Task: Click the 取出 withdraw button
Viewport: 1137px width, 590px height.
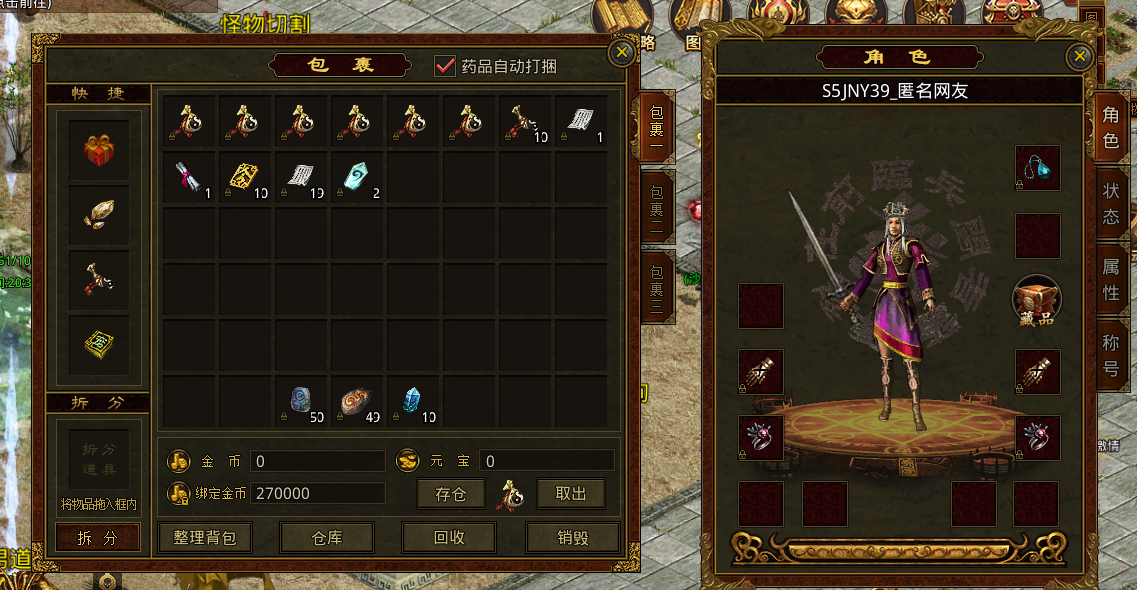Action: click(571, 494)
